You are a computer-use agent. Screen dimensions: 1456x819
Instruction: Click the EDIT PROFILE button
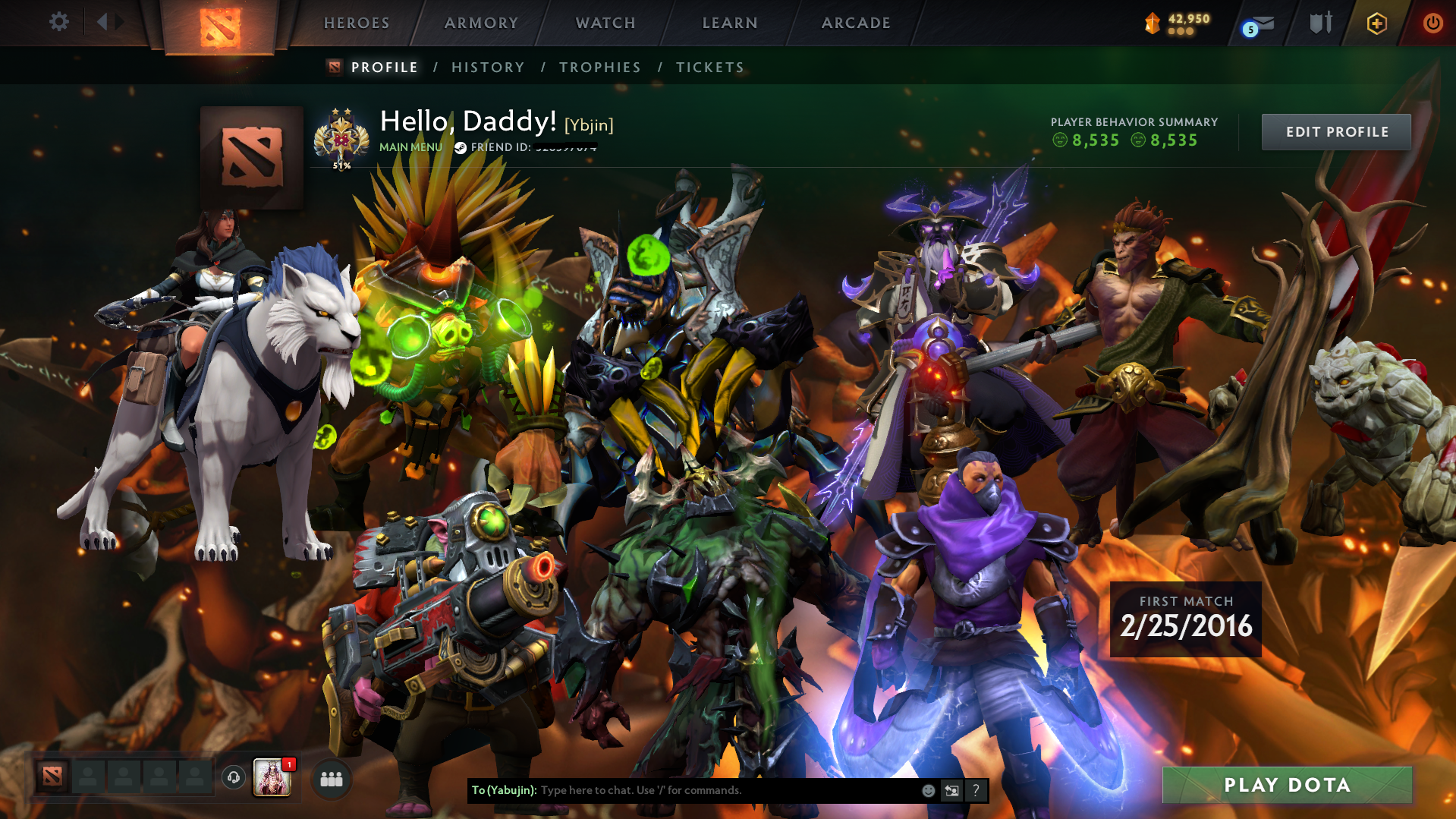[x=1335, y=131]
